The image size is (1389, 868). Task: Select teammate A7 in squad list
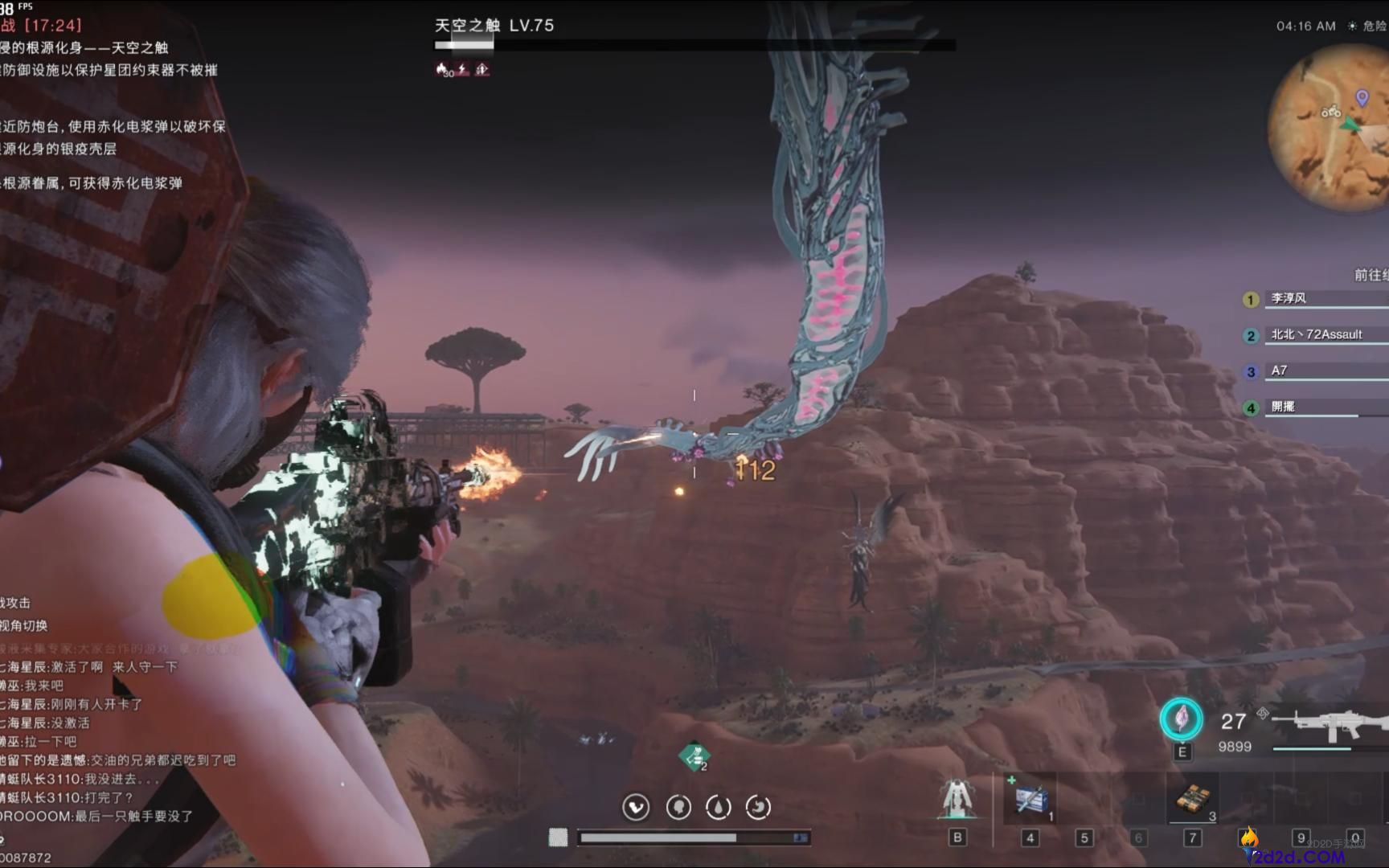(1279, 371)
